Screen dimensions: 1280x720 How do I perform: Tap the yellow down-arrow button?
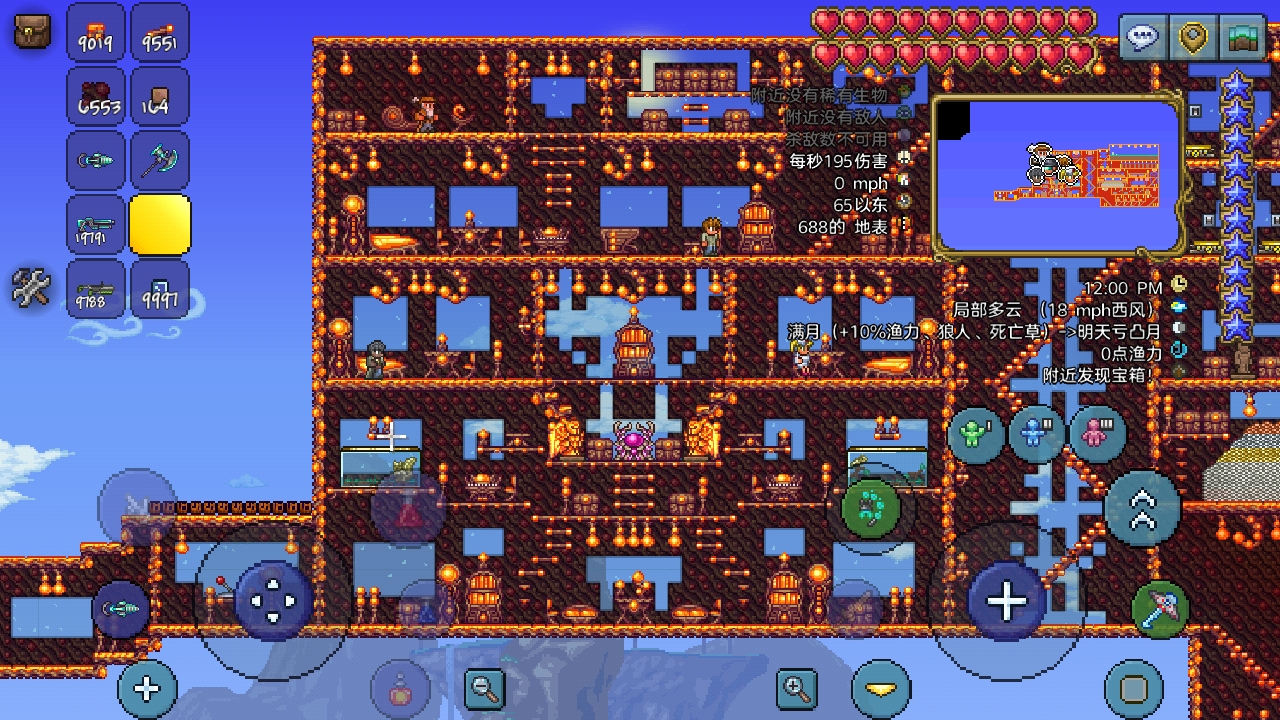coord(881,689)
